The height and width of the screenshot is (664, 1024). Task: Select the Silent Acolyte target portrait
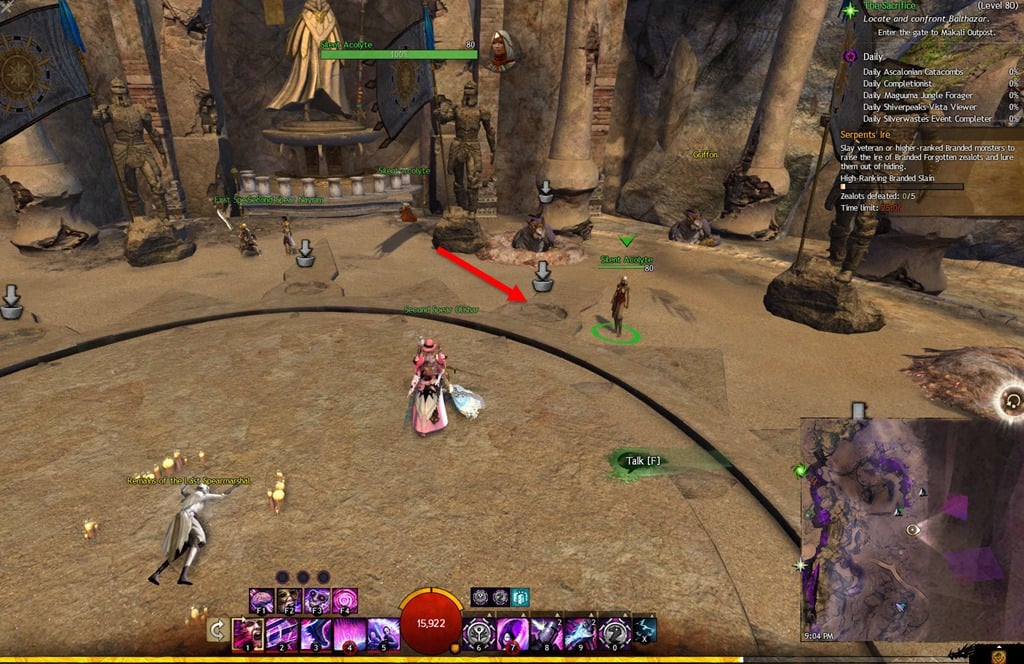coord(502,50)
